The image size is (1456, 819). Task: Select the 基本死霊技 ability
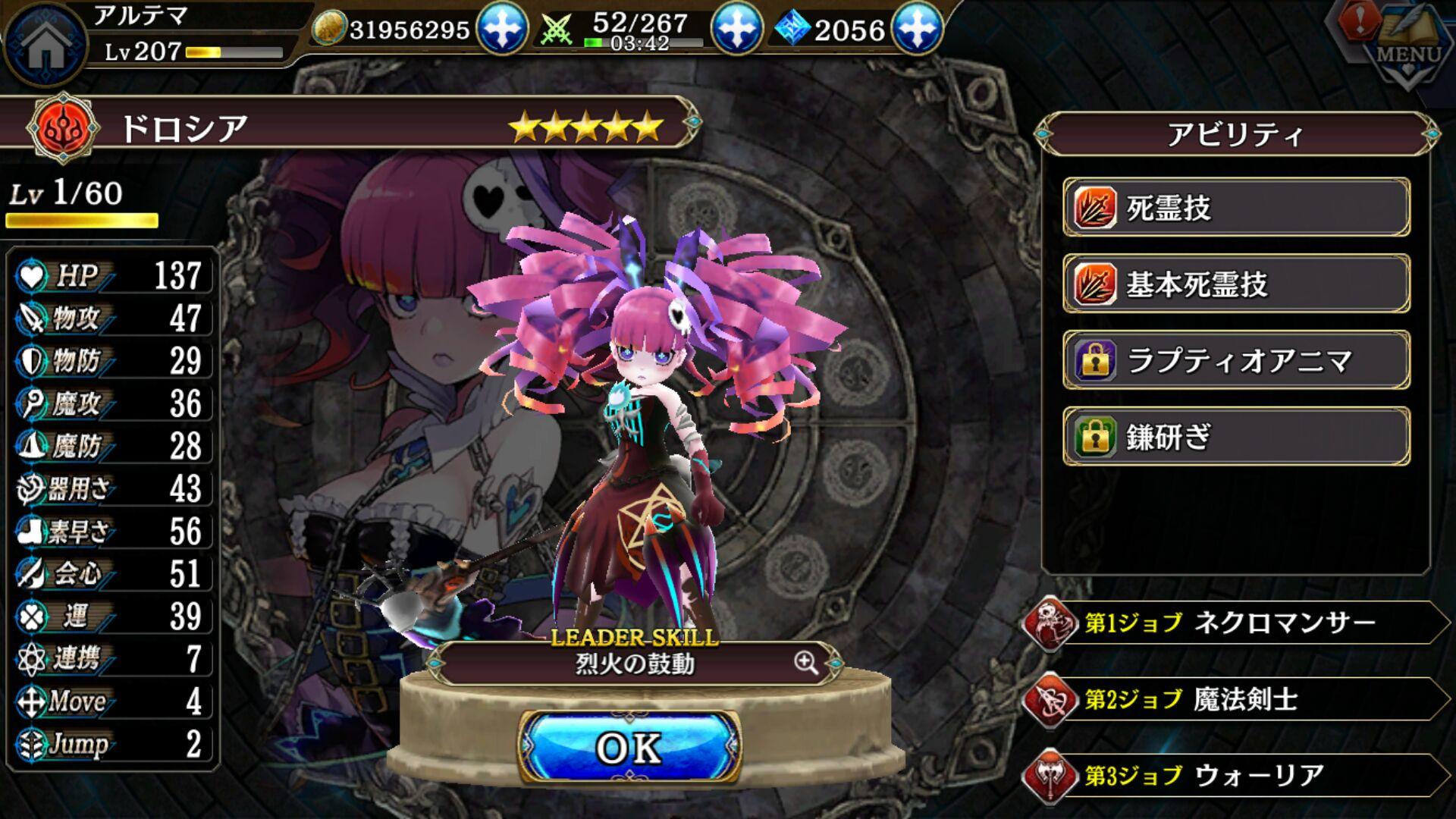[x=1236, y=284]
